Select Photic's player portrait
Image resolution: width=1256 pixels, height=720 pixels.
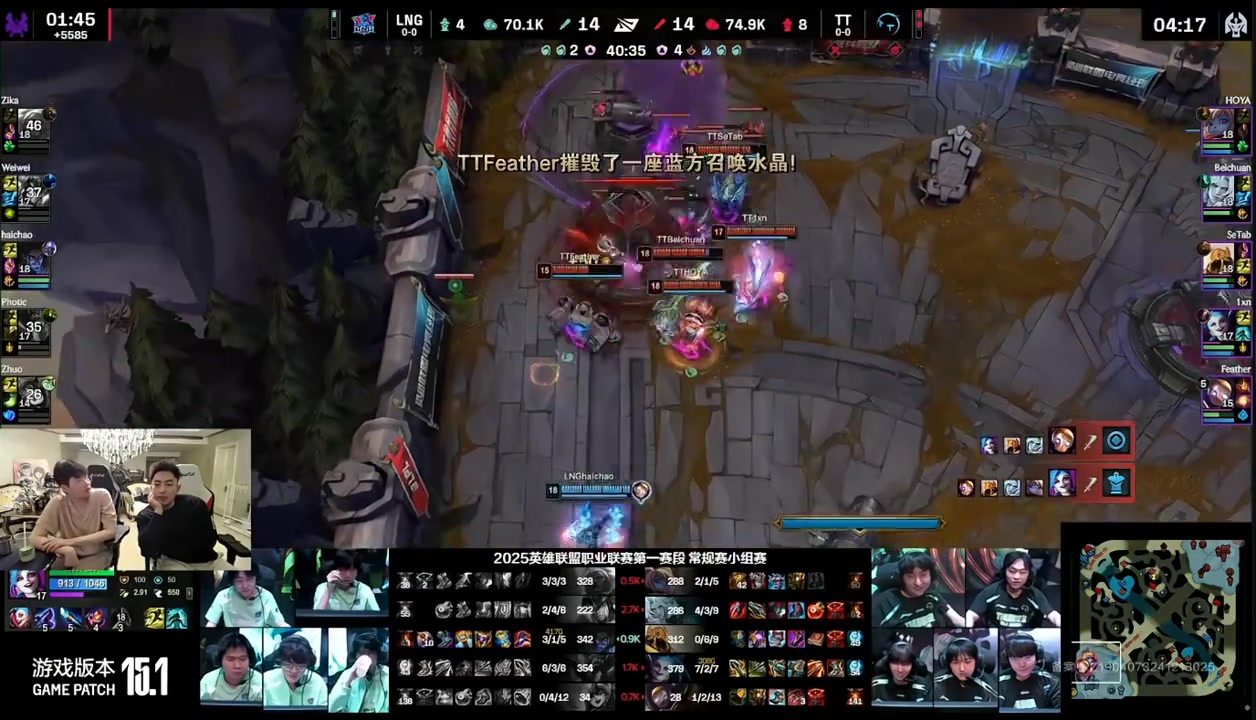pos(33,328)
